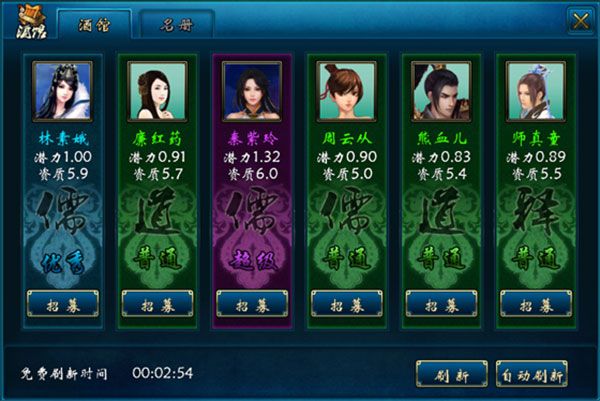Click the 刷新 refresh button
The image size is (600, 401).
[x=451, y=374]
